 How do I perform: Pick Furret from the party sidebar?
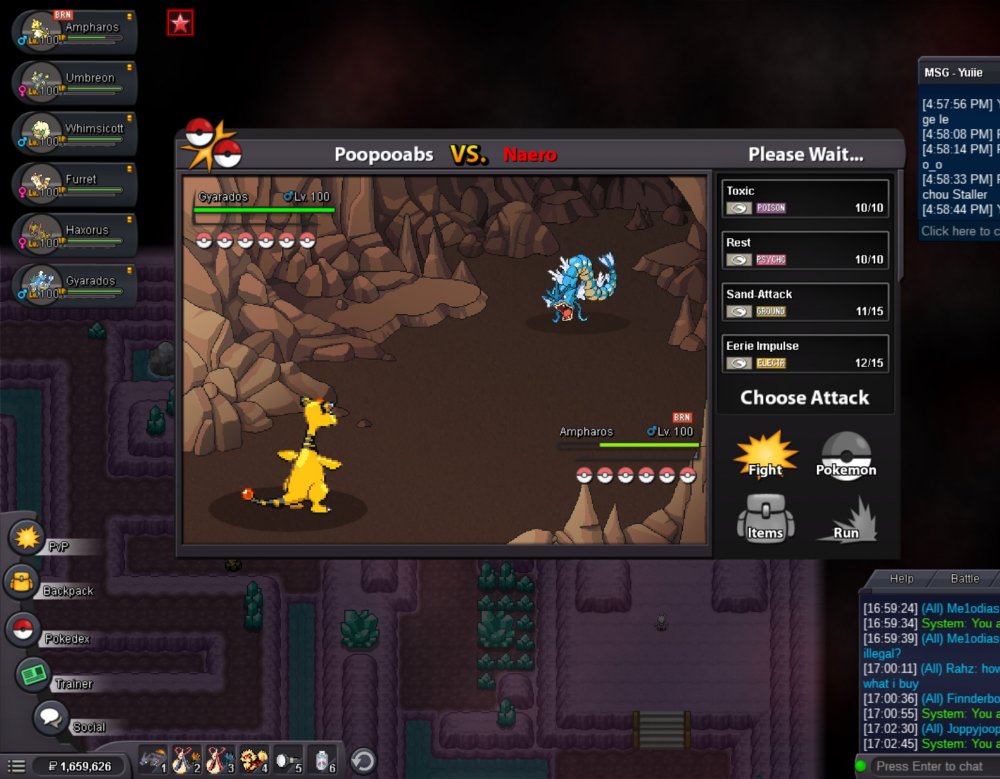[74, 182]
